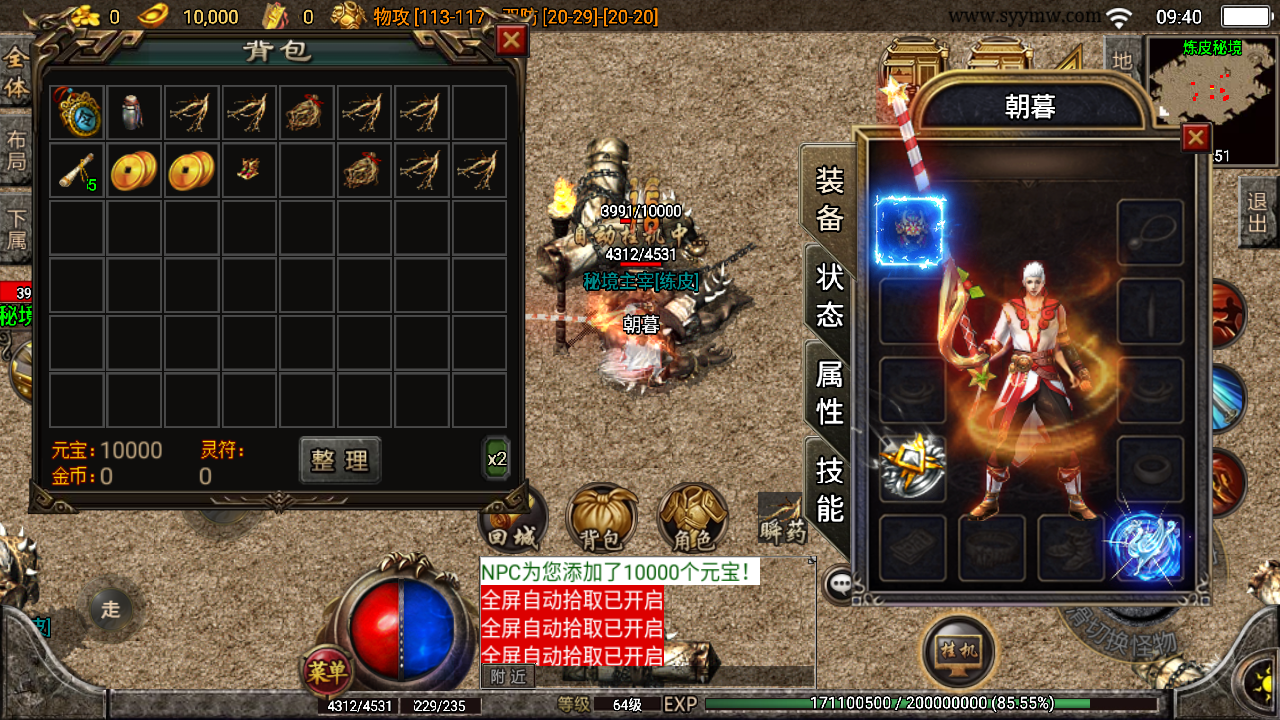Image resolution: width=1280 pixels, height=720 pixels.
Task: Open the 菜单 menu button
Action: (327, 670)
